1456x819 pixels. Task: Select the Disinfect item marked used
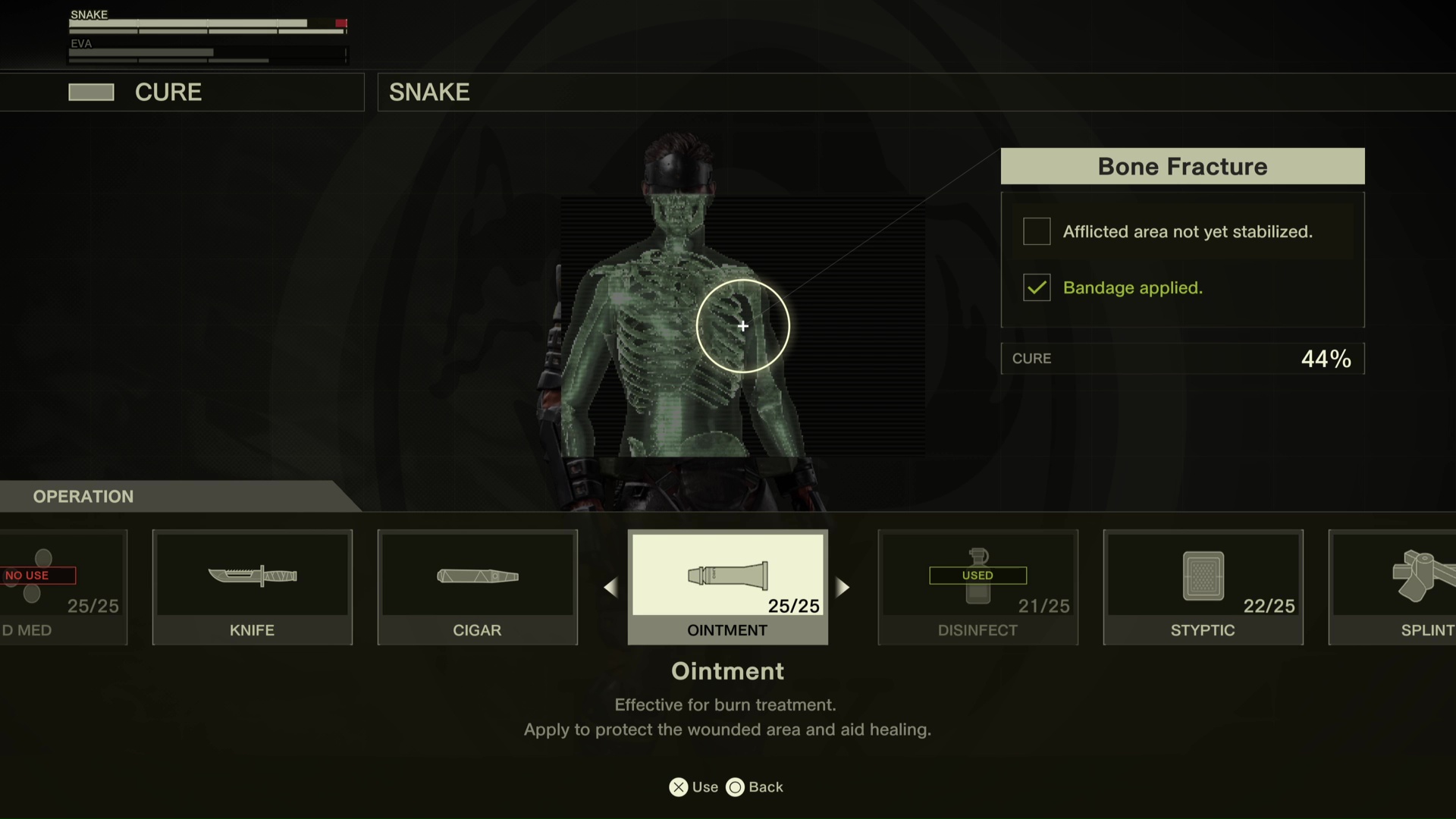click(977, 586)
